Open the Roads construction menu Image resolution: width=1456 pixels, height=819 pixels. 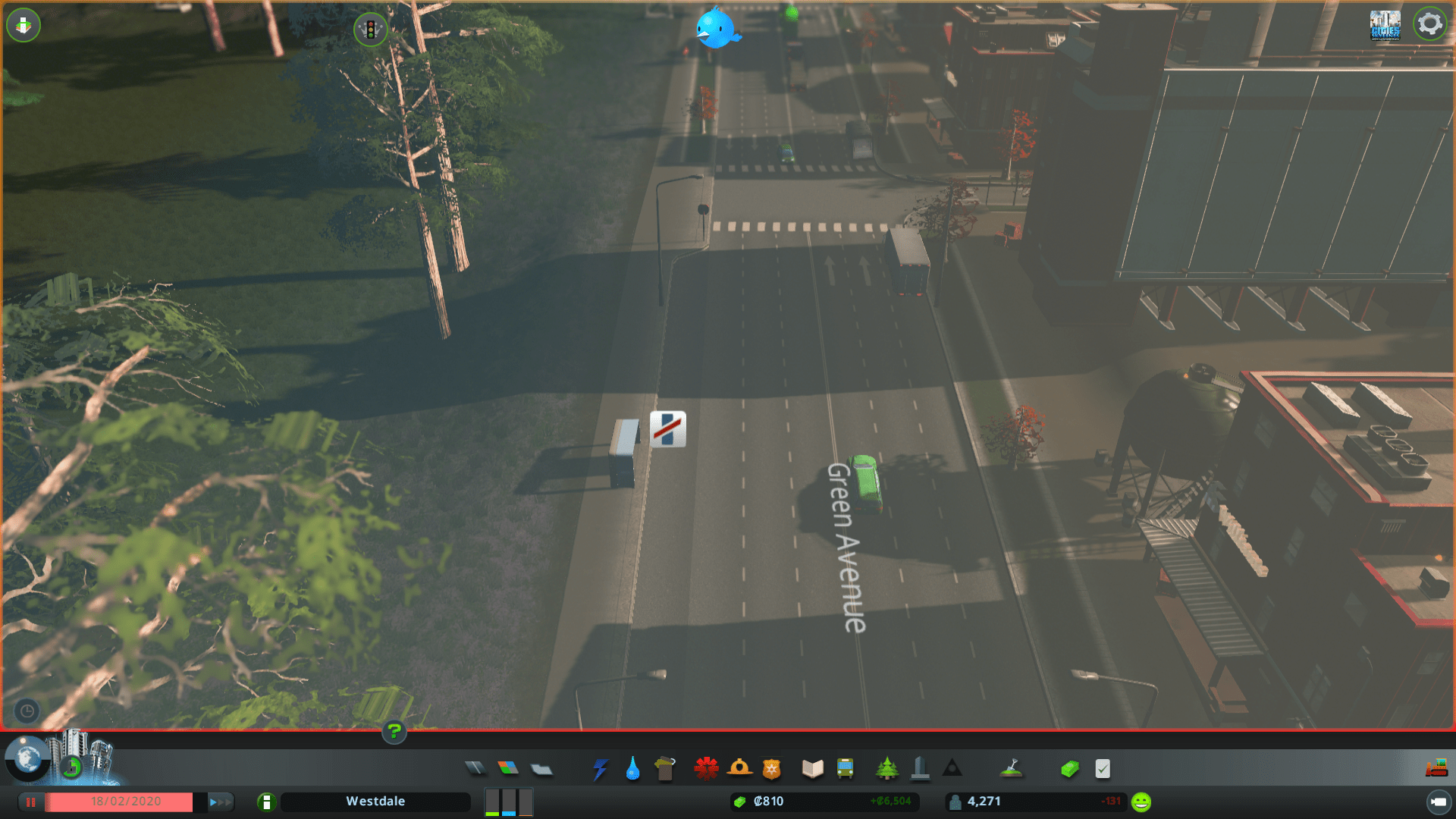pos(476,768)
